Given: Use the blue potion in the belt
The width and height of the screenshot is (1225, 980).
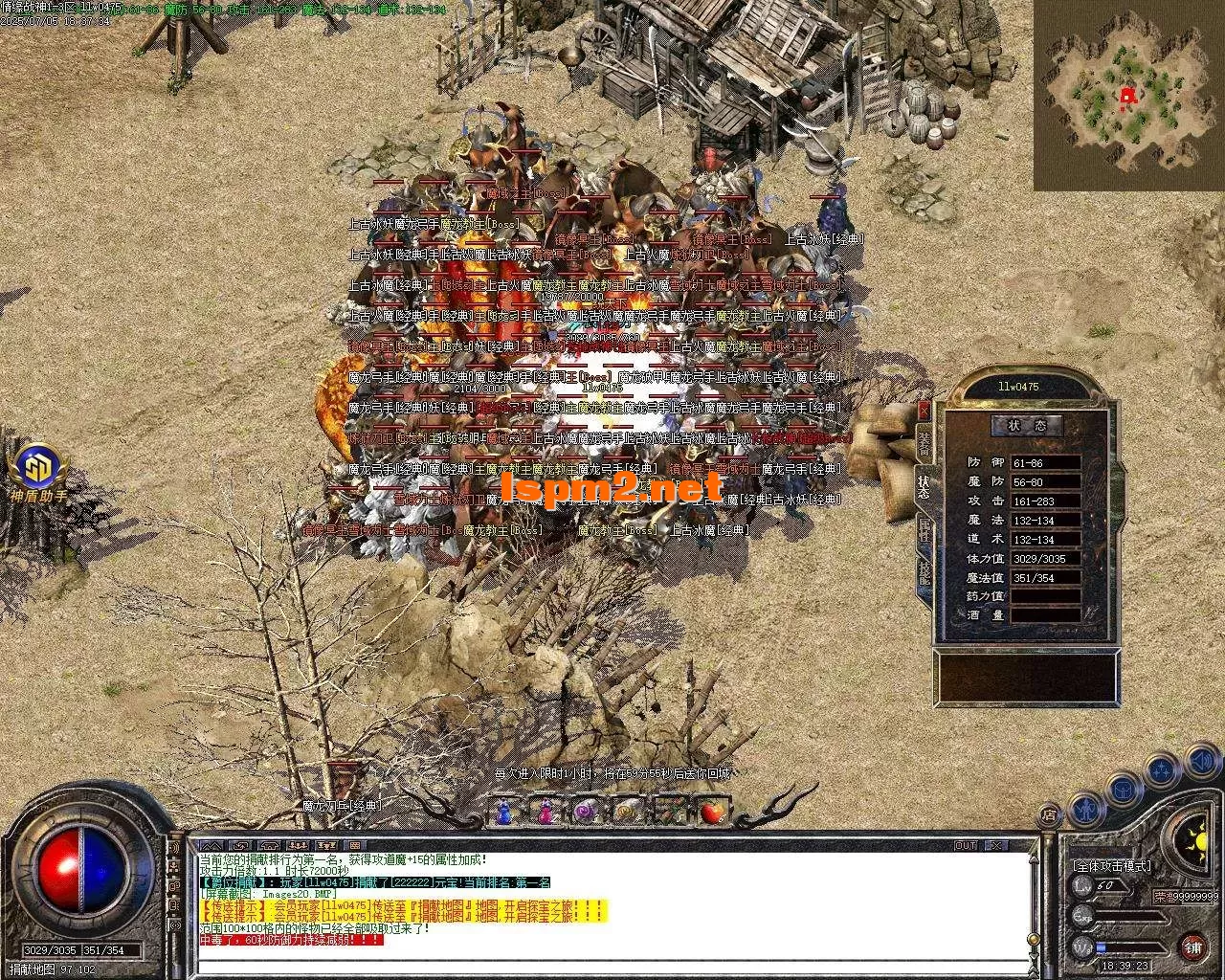Looking at the screenshot, I should click(503, 812).
